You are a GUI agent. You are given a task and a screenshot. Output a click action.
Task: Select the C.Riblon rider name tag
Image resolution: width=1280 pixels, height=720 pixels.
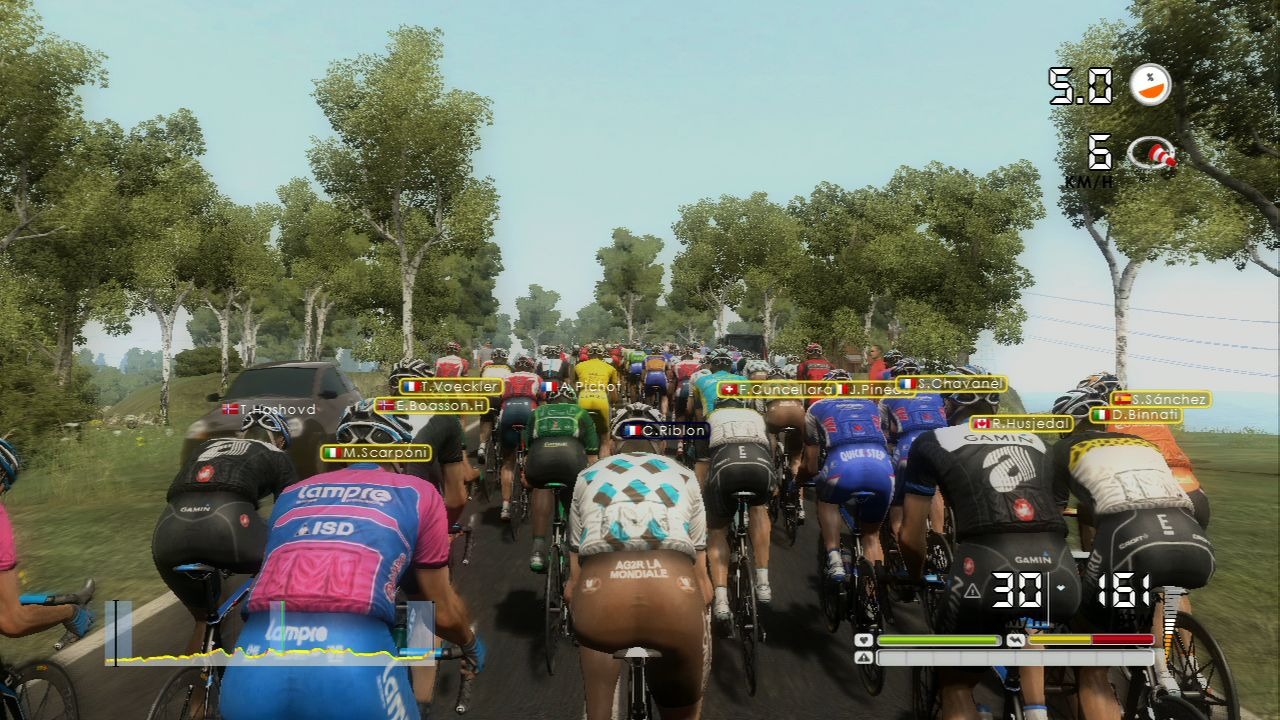point(664,431)
